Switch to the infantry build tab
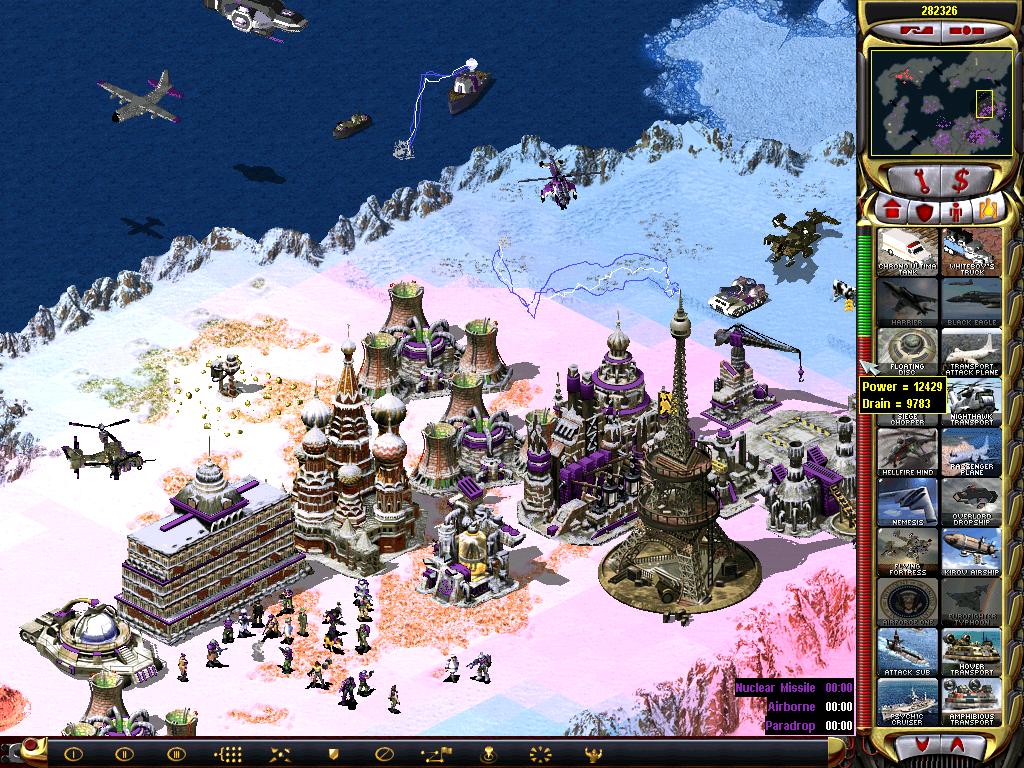The width and height of the screenshot is (1024, 768). (957, 211)
